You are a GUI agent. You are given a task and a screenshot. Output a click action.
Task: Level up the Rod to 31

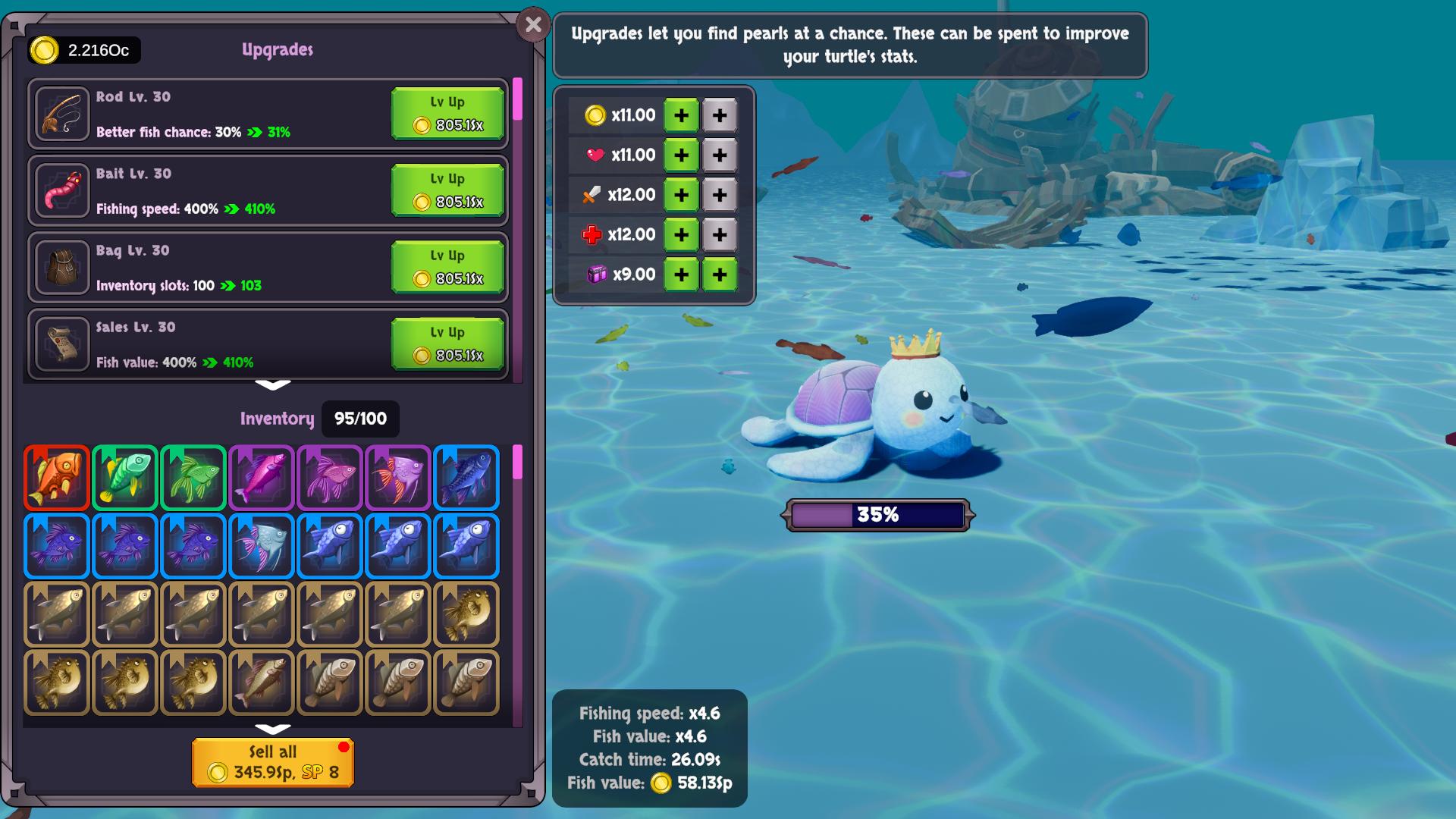coord(447,114)
